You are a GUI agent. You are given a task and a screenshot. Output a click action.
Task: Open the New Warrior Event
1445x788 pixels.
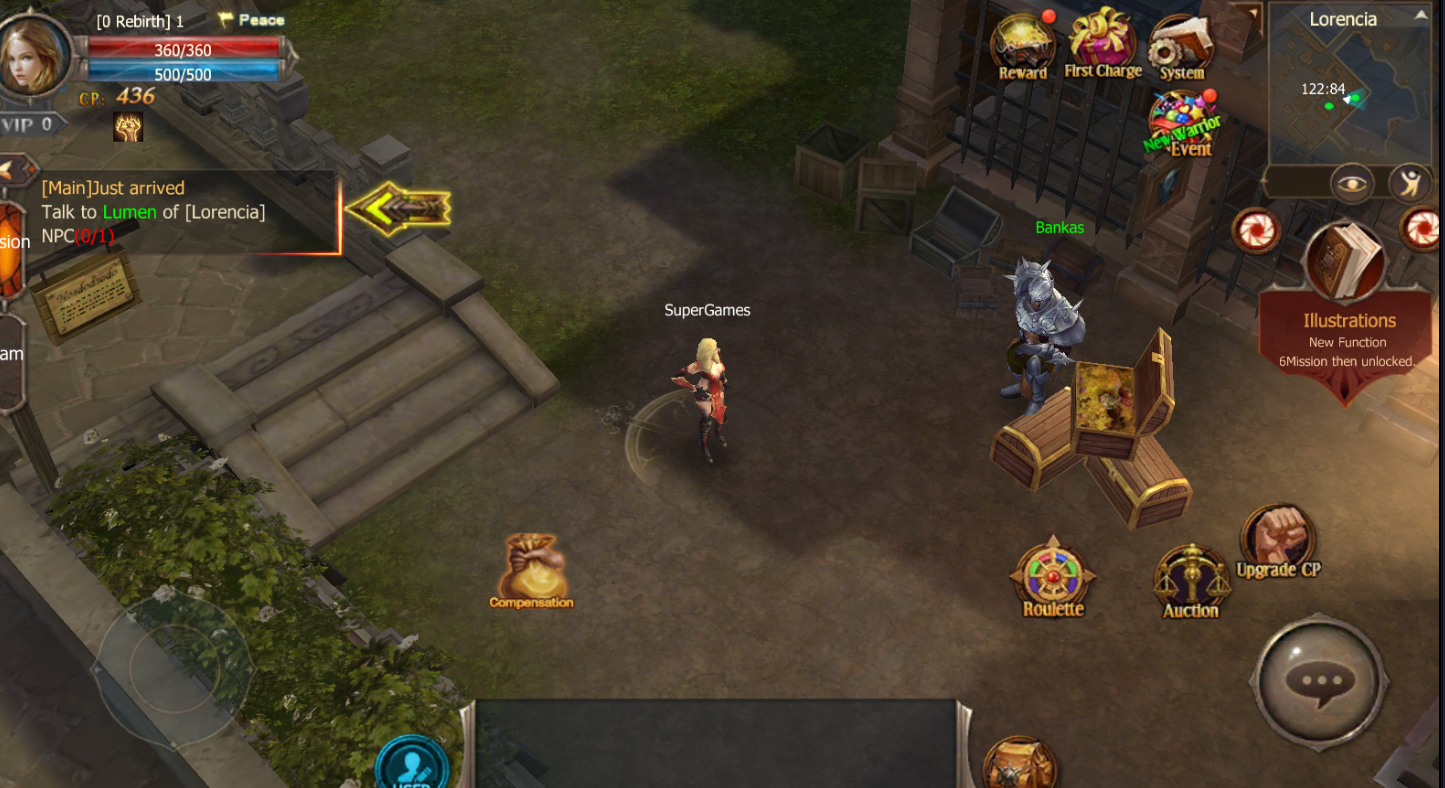[x=1183, y=124]
